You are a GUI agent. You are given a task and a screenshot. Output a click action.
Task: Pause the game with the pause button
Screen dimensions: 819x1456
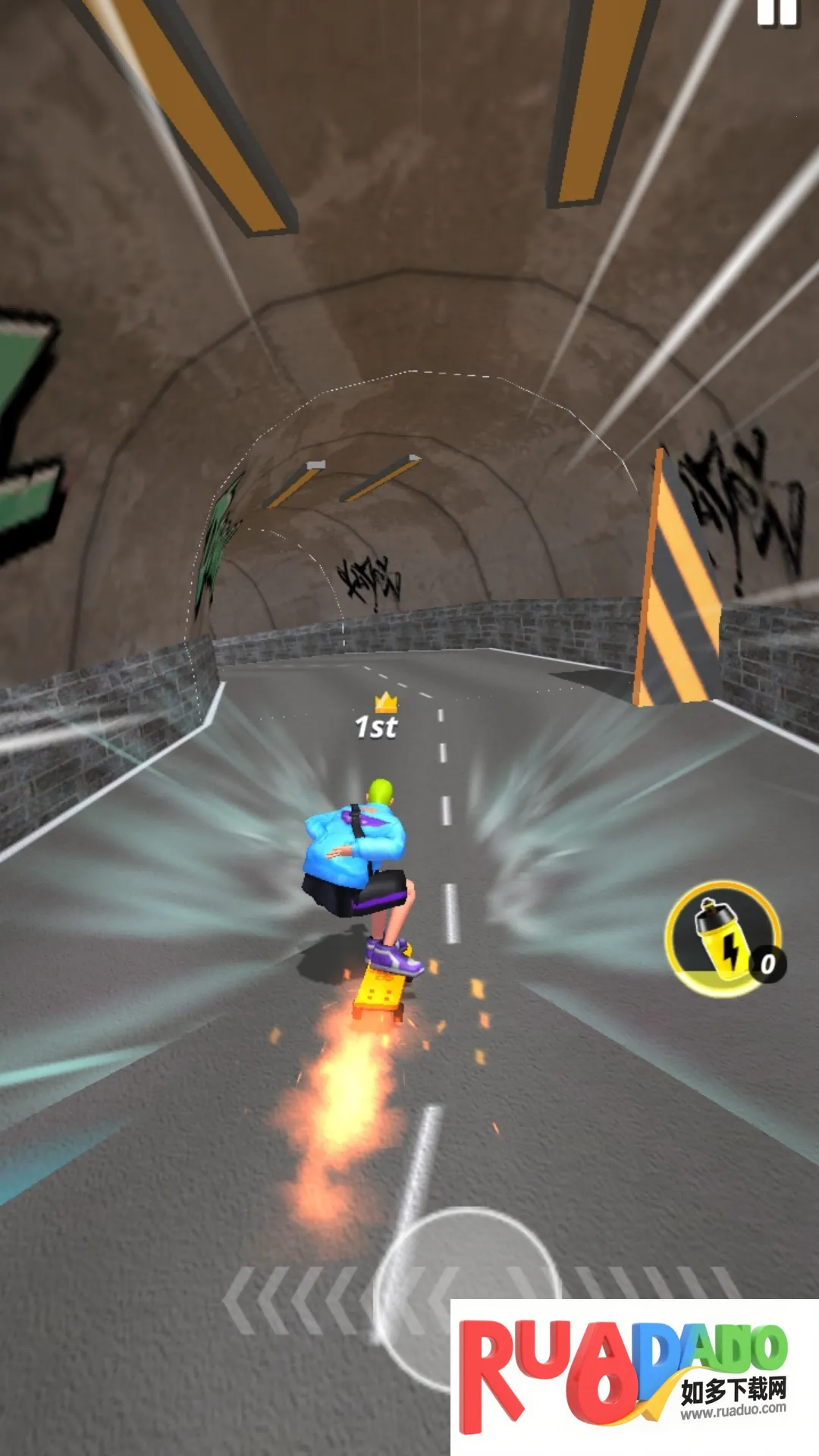(x=777, y=11)
